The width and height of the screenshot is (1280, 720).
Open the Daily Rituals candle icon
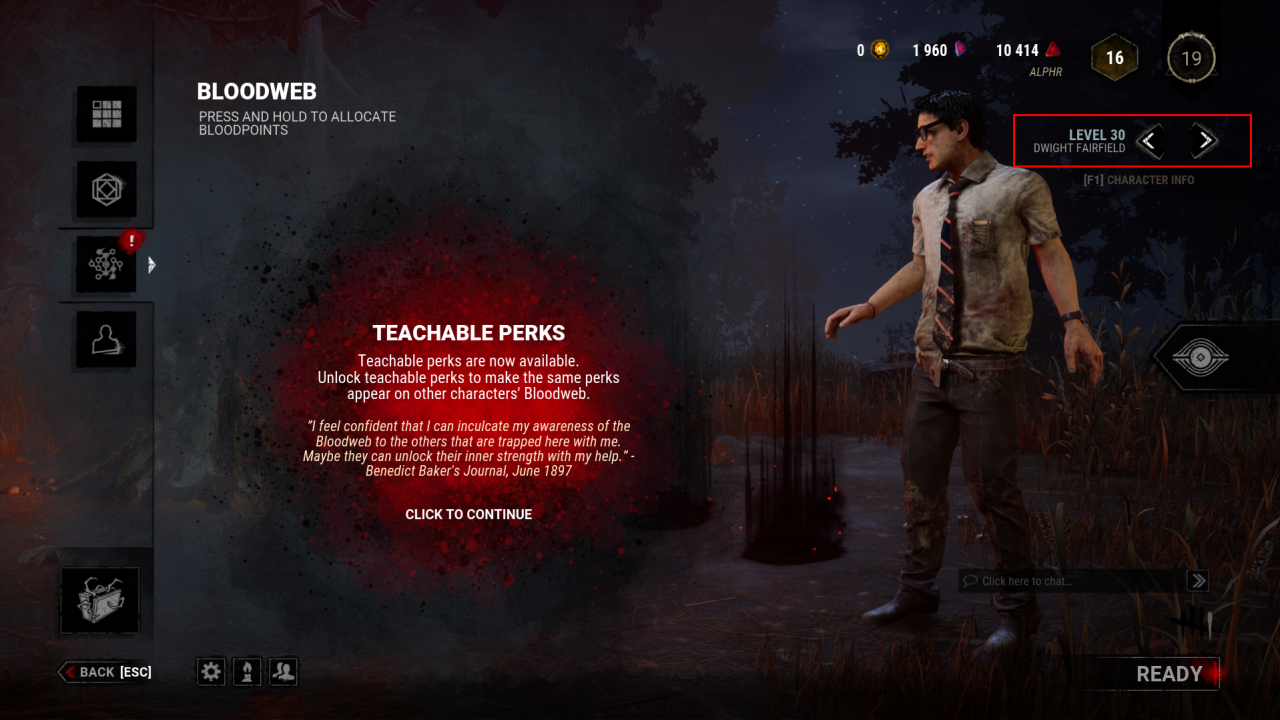coord(246,671)
